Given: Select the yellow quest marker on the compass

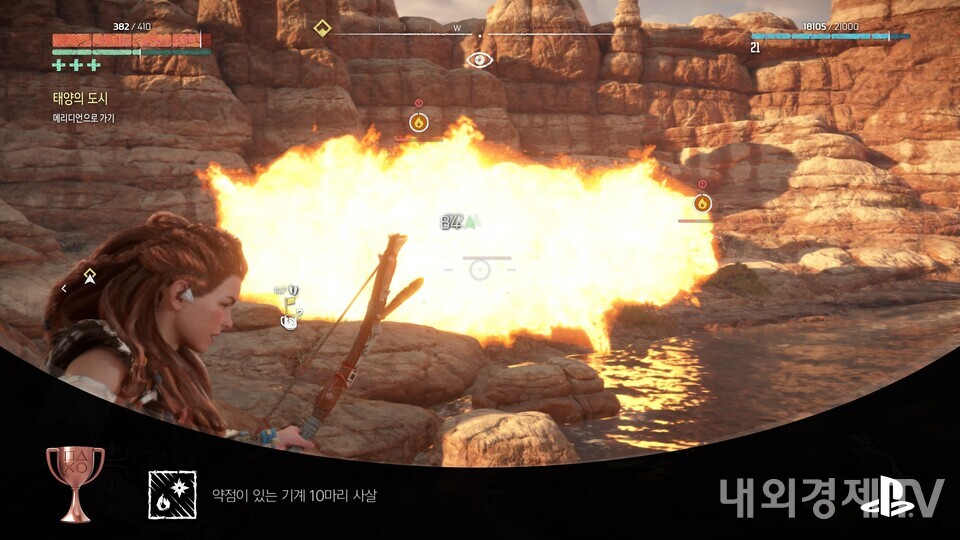Looking at the screenshot, I should (322, 27).
